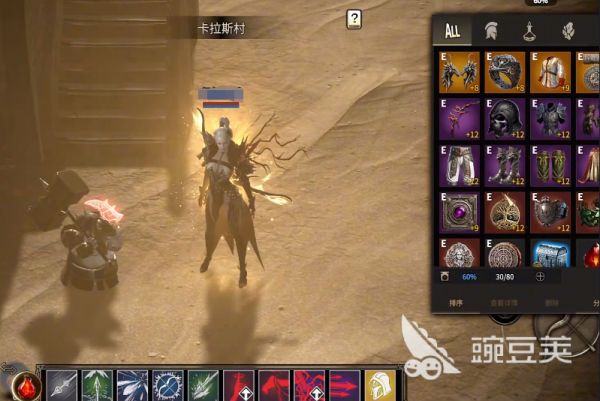
Task: Activate the circular bow skill
Action: click(x=167, y=386)
